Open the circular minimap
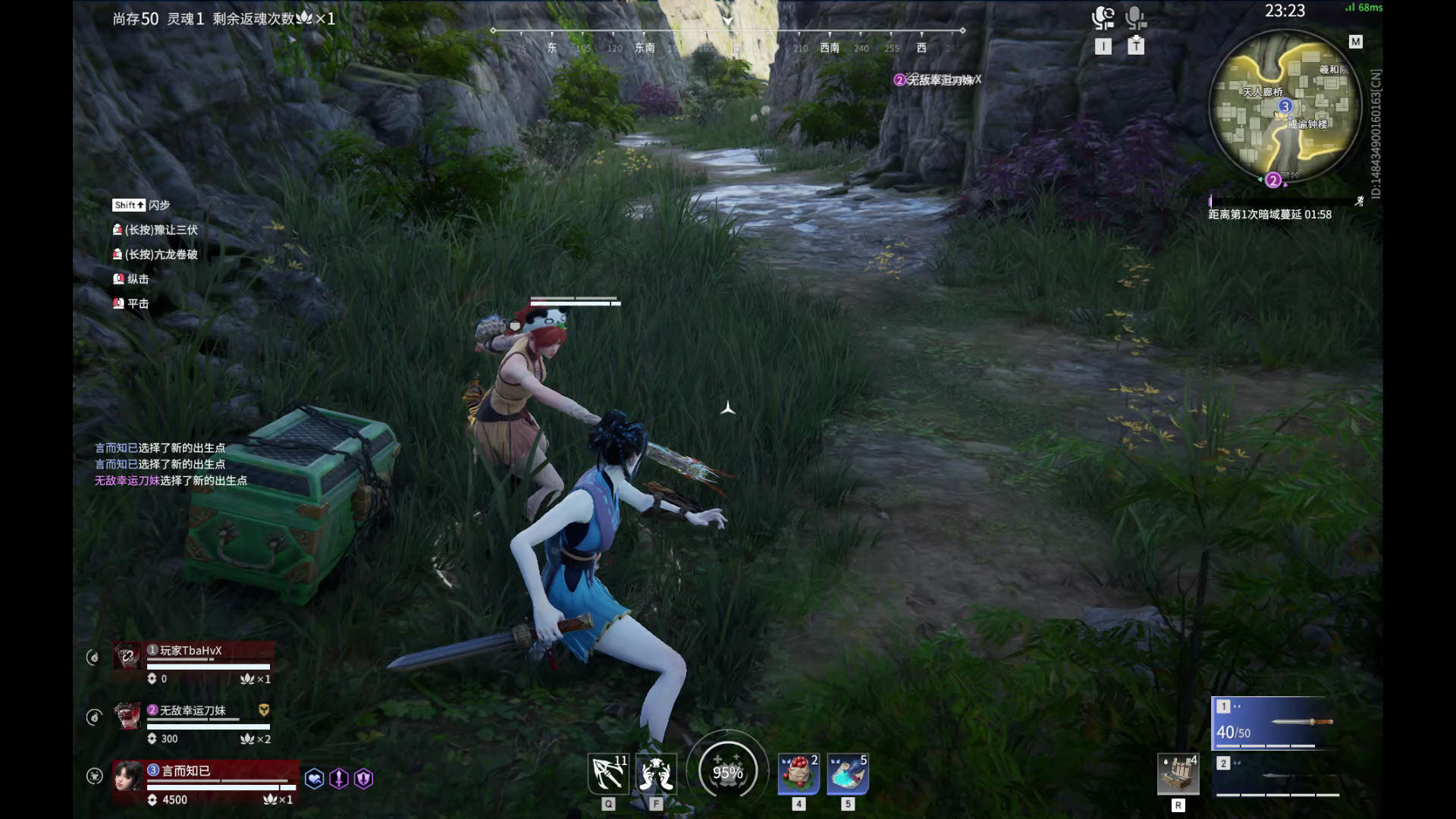Screen dimensions: 1456x819 click(x=1285, y=106)
